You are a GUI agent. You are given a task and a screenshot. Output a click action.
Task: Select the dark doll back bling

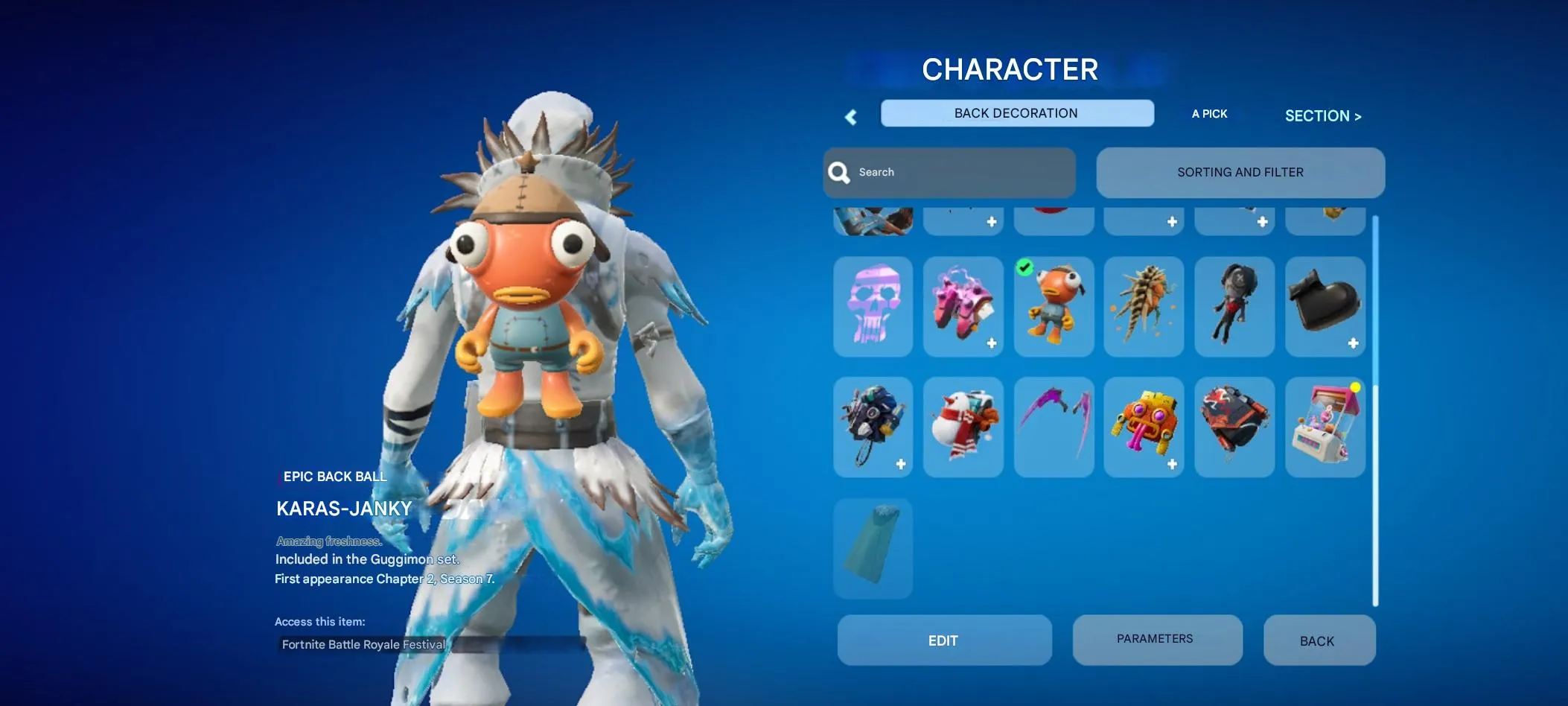coord(1234,307)
